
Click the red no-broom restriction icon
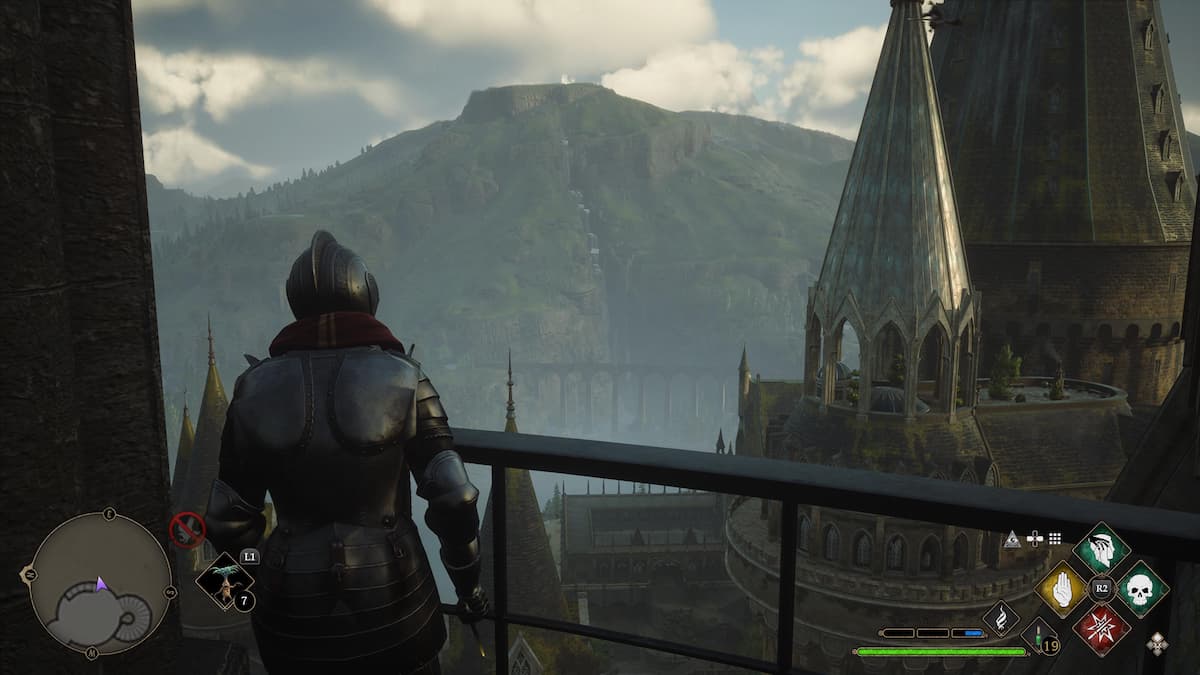pyautogui.click(x=187, y=529)
